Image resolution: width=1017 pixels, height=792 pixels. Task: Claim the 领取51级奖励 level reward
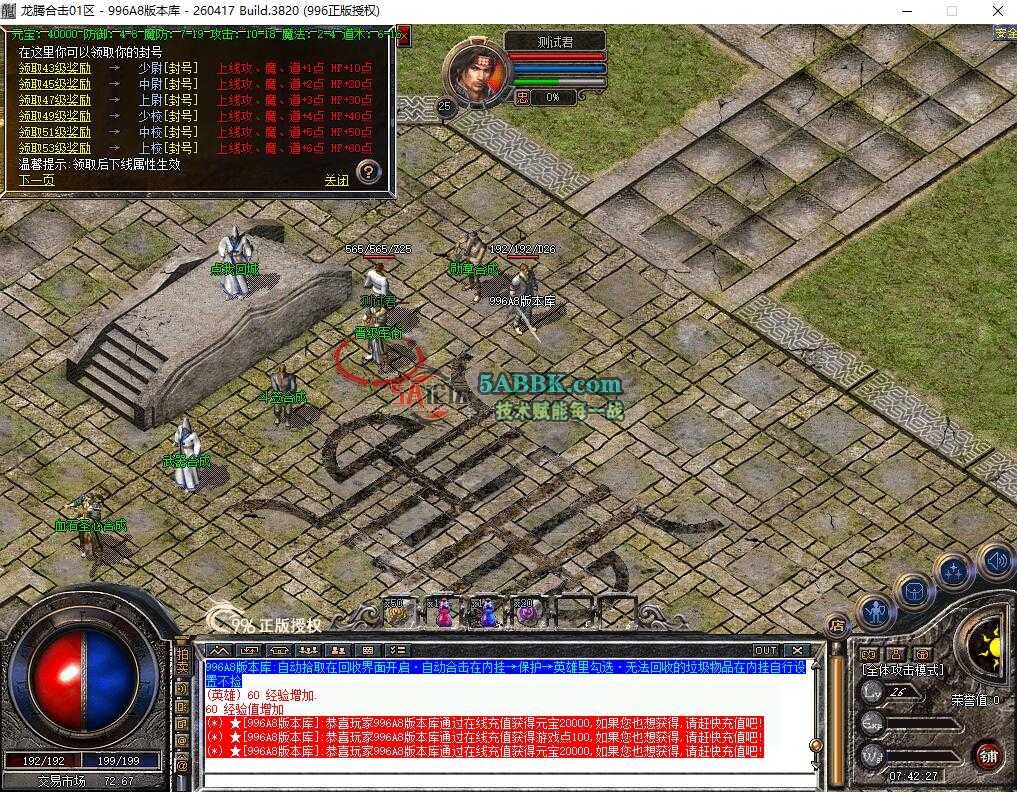55,132
